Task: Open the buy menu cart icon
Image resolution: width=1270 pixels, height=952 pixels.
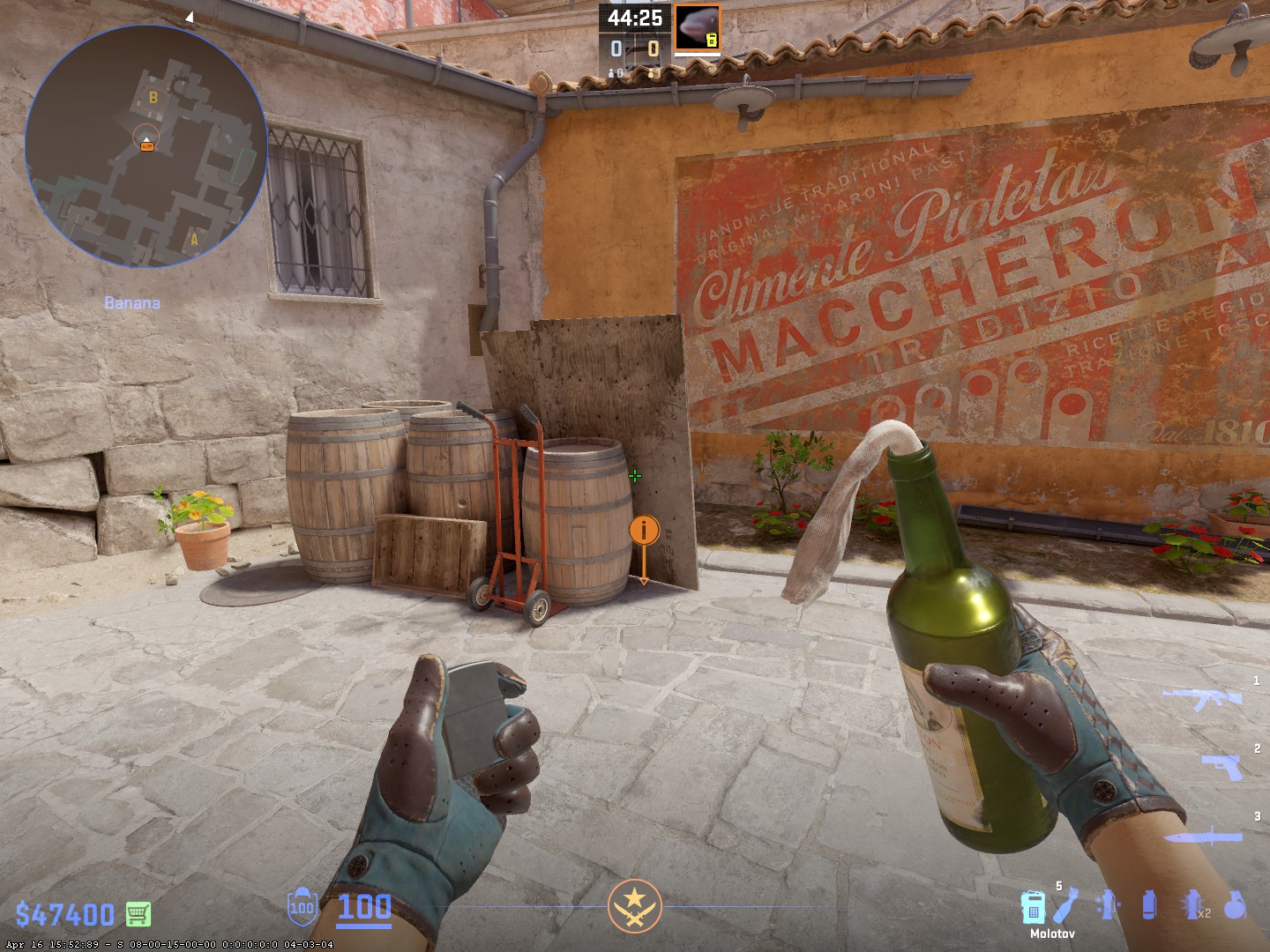Action: 138,913
